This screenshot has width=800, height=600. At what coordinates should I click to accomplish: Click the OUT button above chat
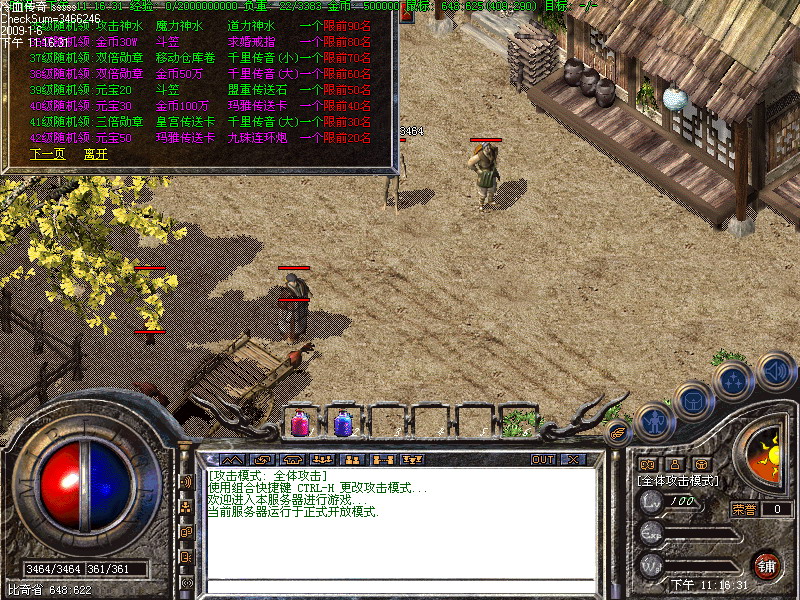pos(543,460)
